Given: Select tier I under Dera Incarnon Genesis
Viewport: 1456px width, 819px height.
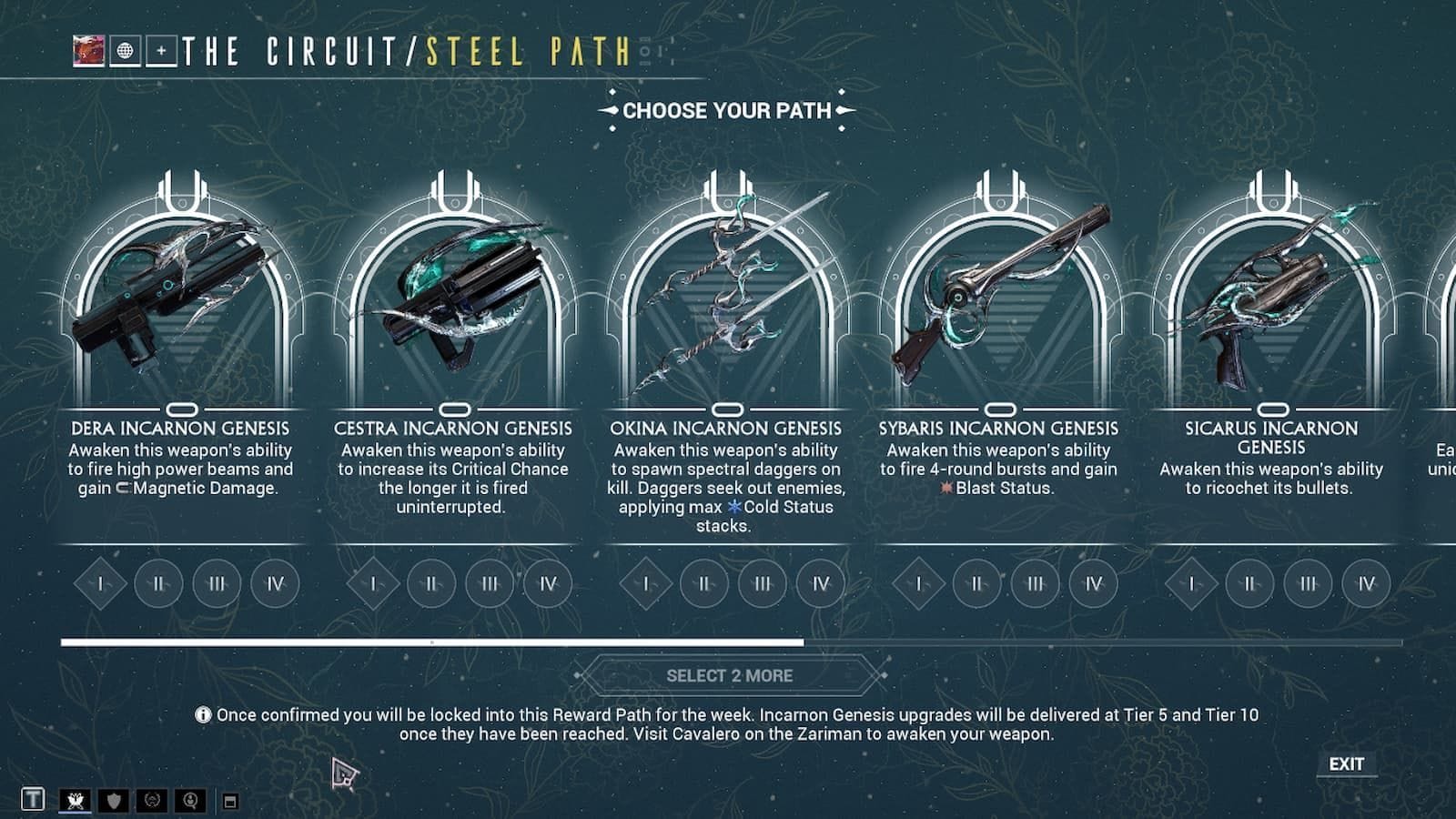Looking at the screenshot, I should (x=98, y=583).
